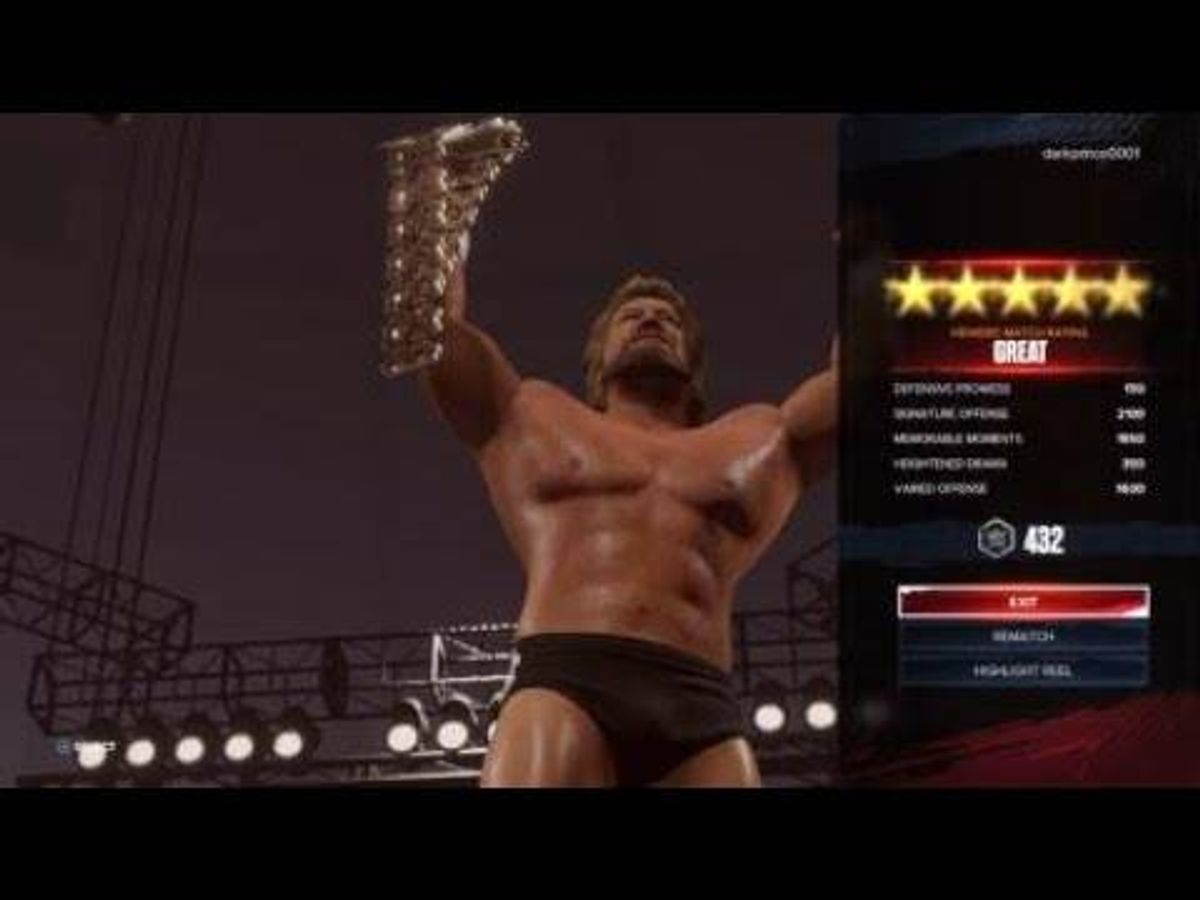
Task: Select Rematch to replay the match
Action: 1022,637
